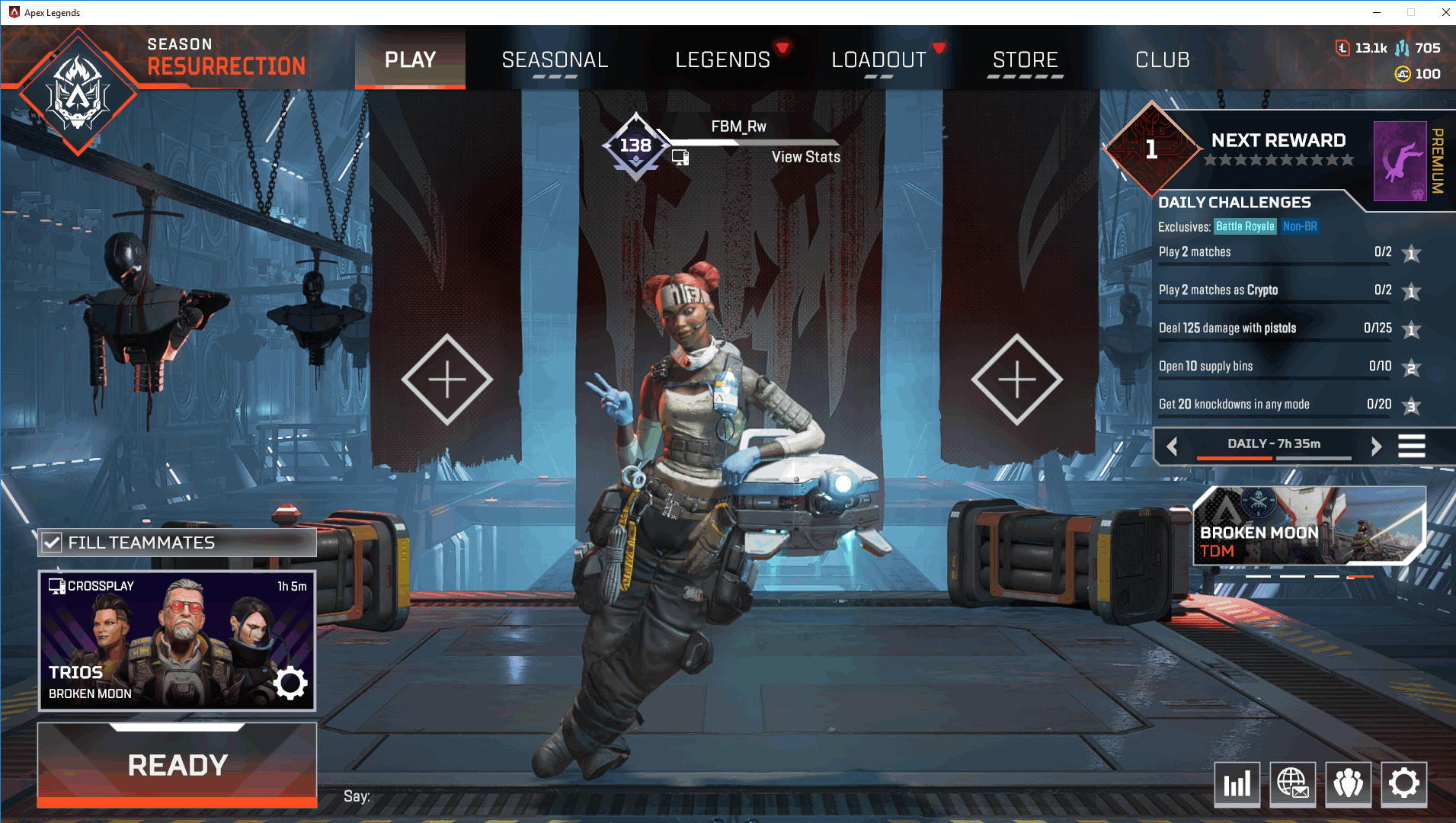
Task: Open the challenges hamburger menu icon
Action: pos(1413,446)
